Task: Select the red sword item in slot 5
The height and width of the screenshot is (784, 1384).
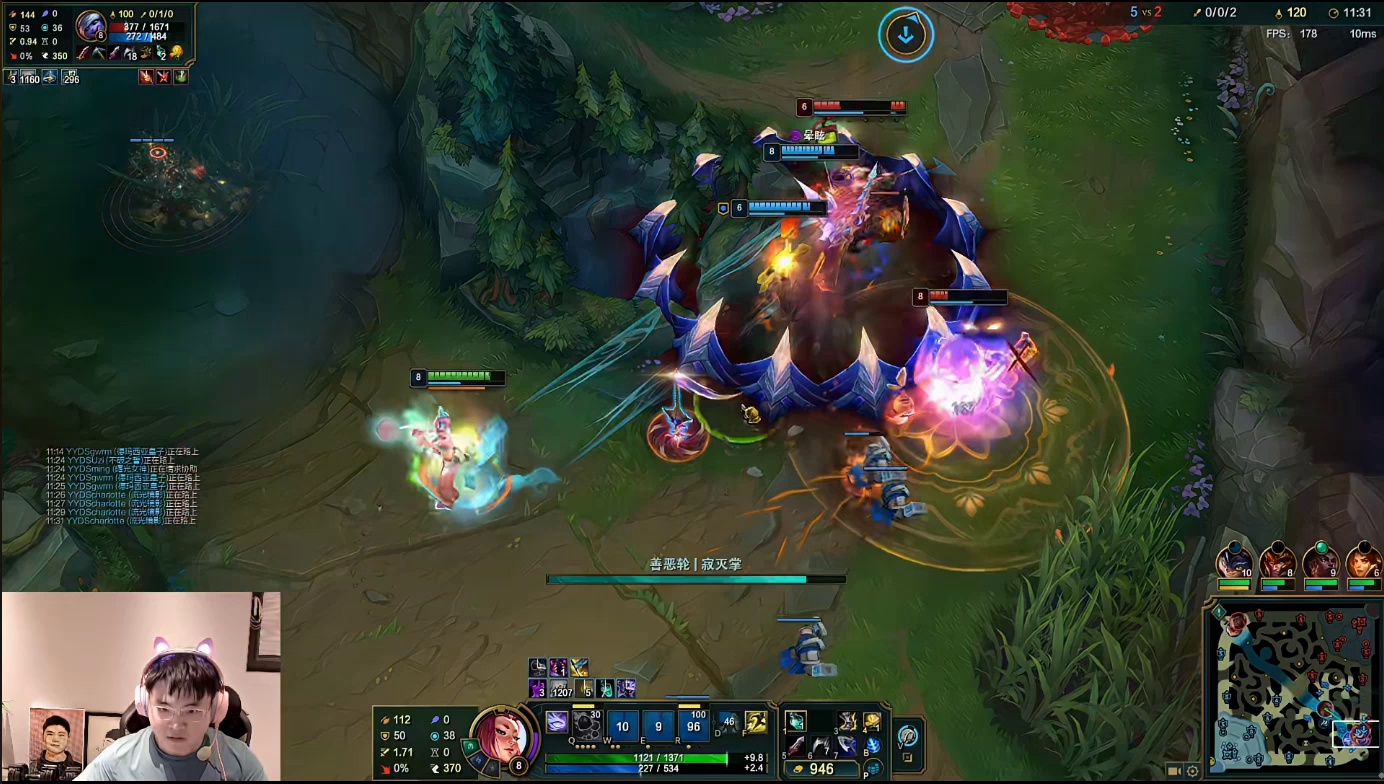Action: [x=796, y=745]
